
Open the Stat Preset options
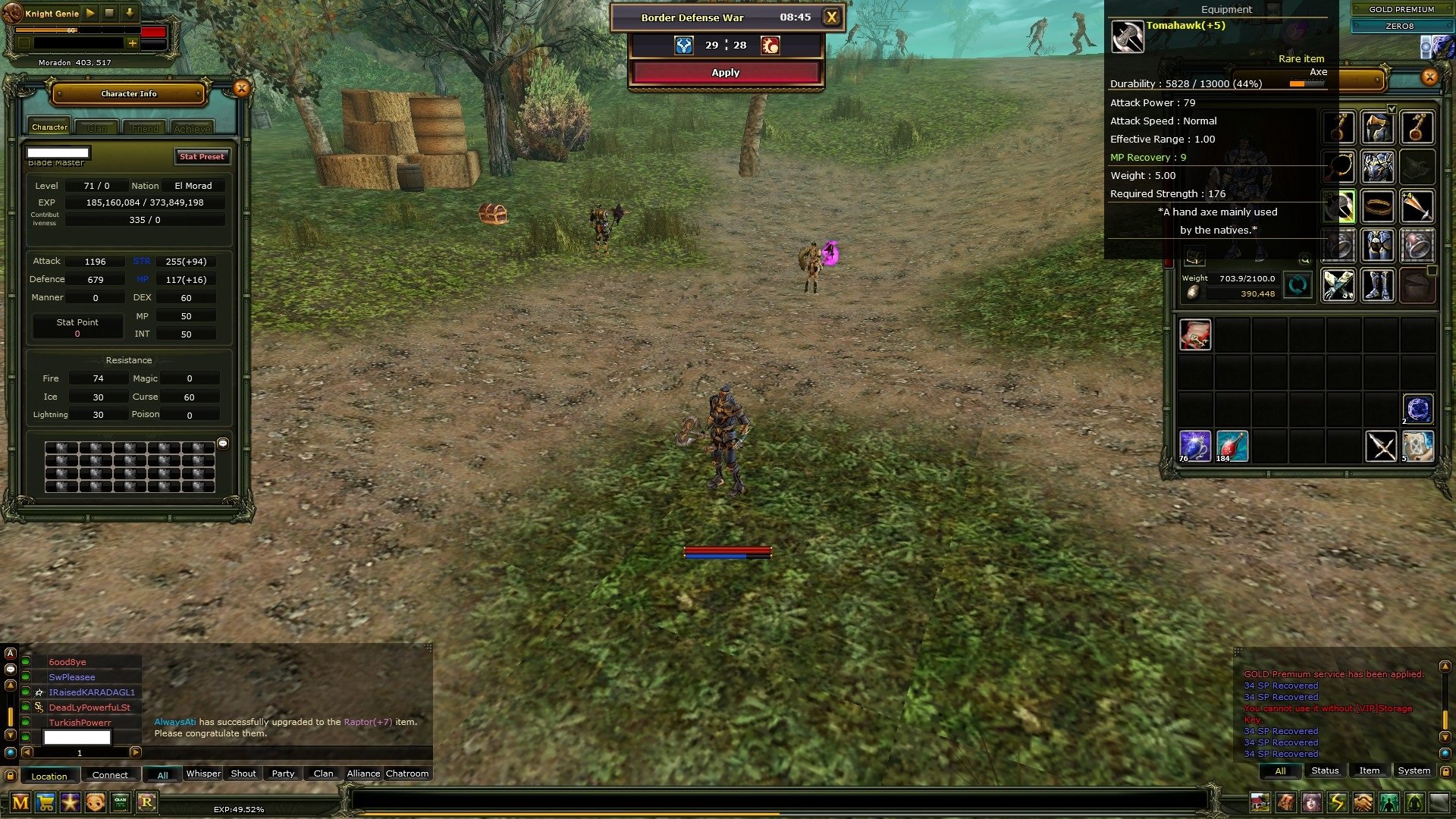point(202,156)
